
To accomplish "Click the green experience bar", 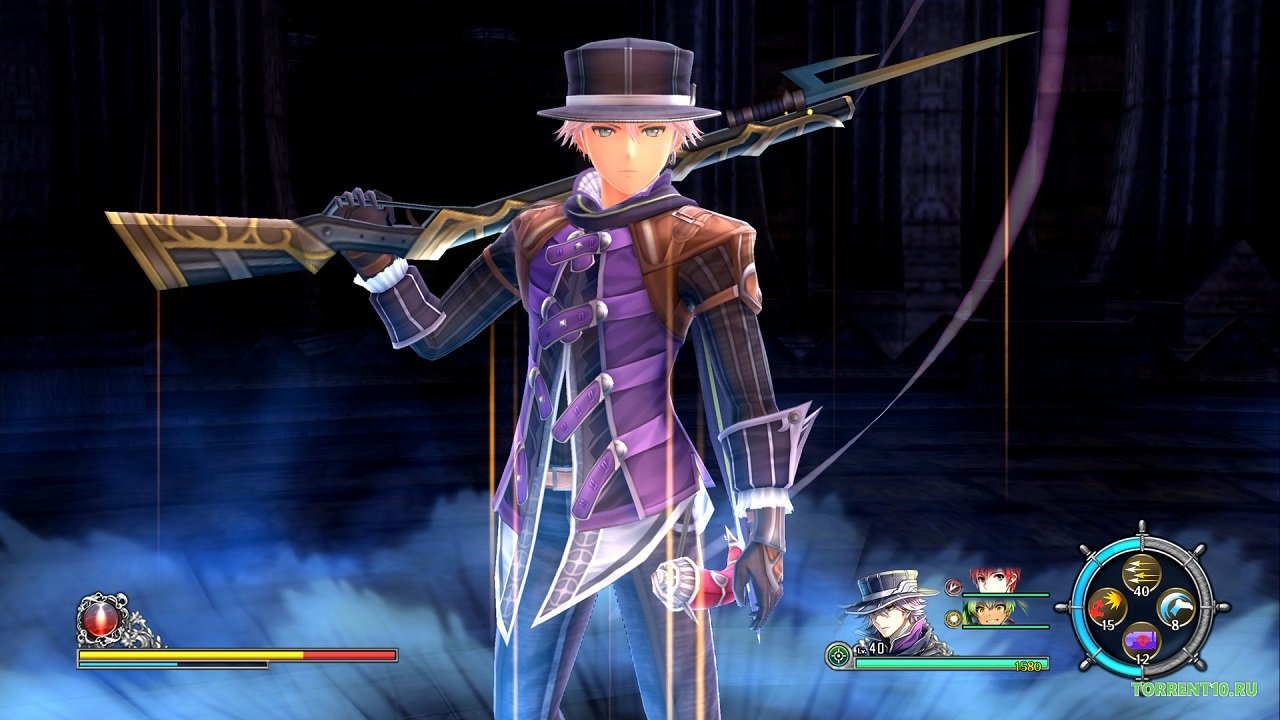I will point(946,662).
